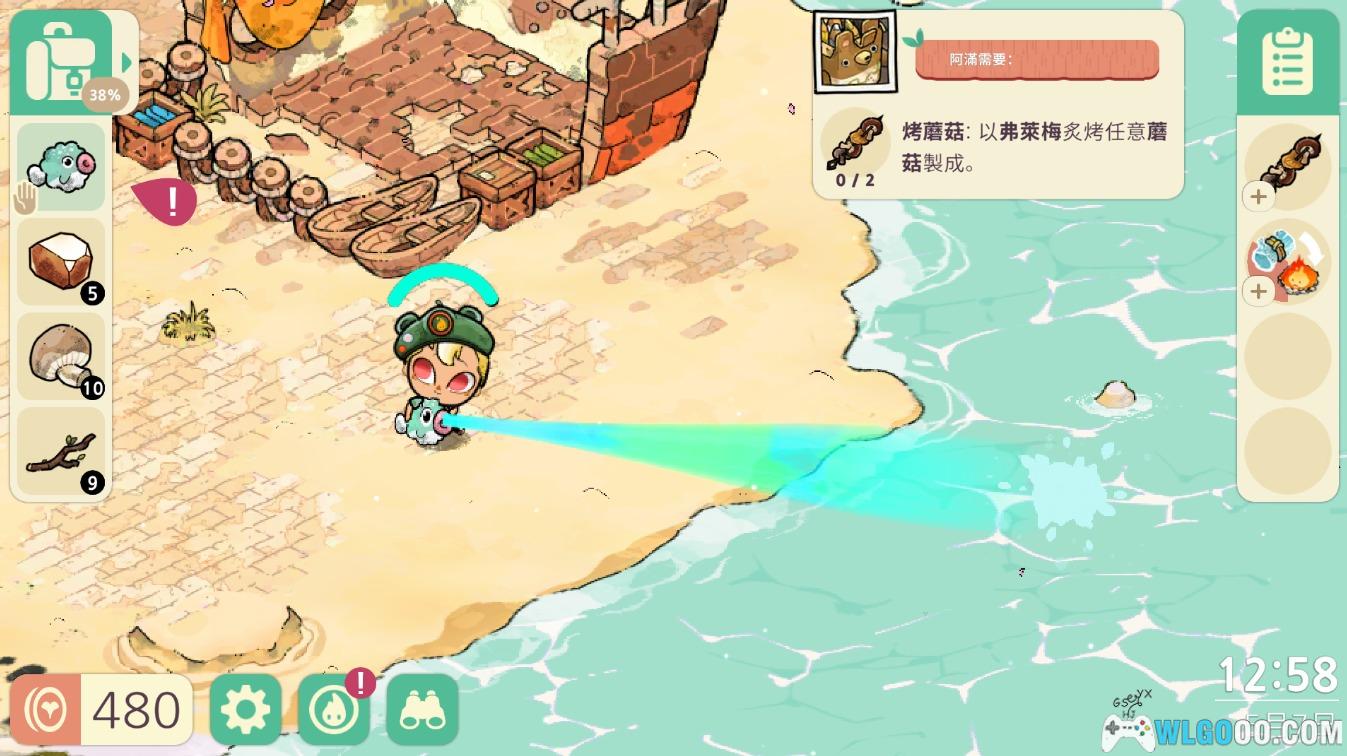Select the coconut item slot

point(60,262)
